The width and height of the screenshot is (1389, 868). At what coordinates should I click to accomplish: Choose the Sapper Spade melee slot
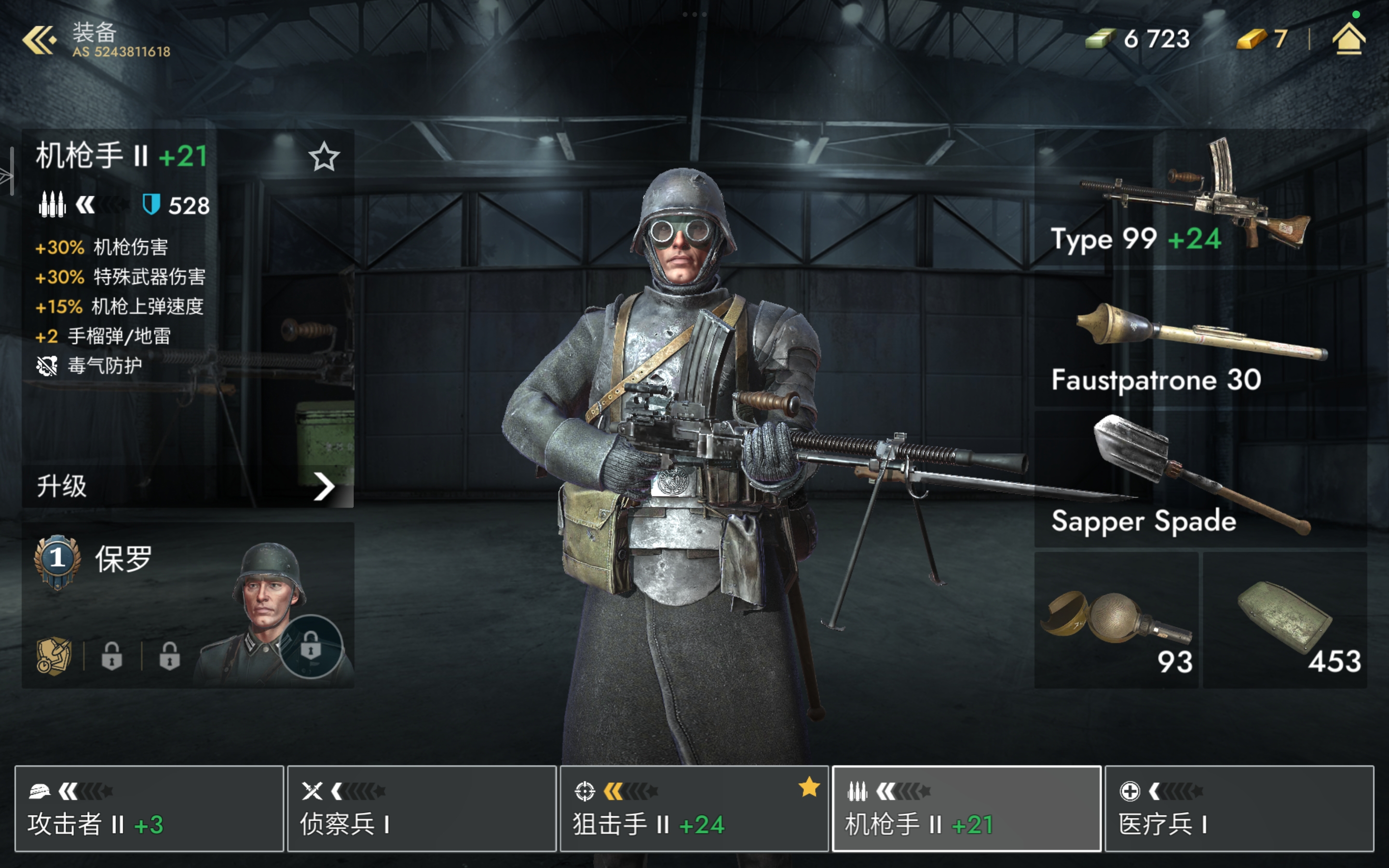pos(1199,479)
